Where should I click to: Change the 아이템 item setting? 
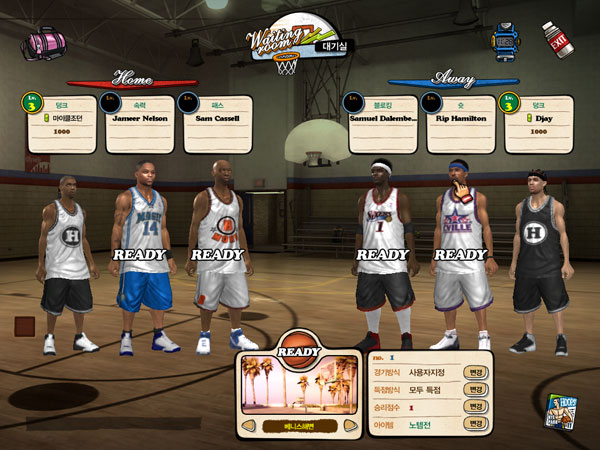point(476,424)
